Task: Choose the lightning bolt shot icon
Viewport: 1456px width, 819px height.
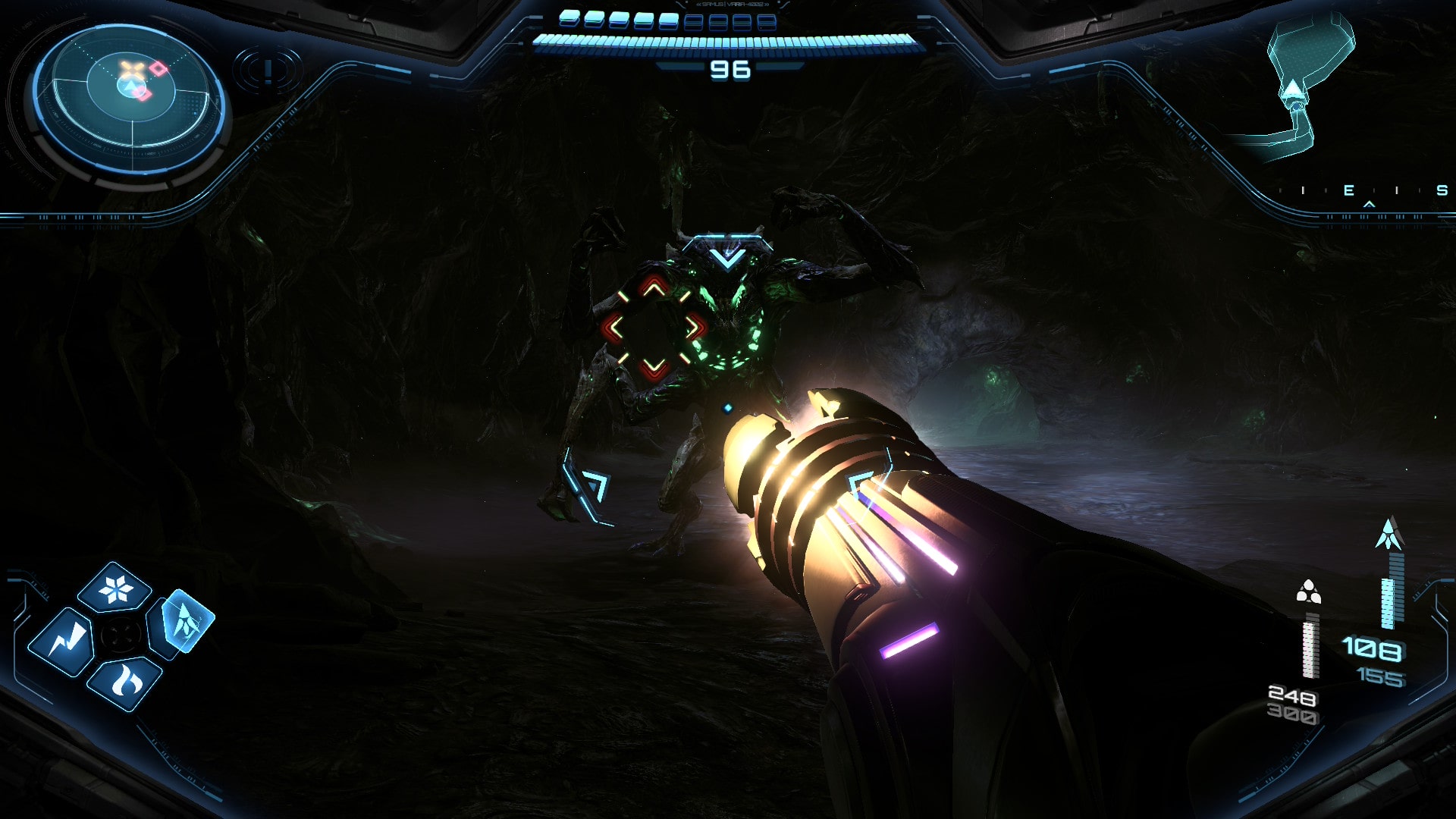Action: 62,642
